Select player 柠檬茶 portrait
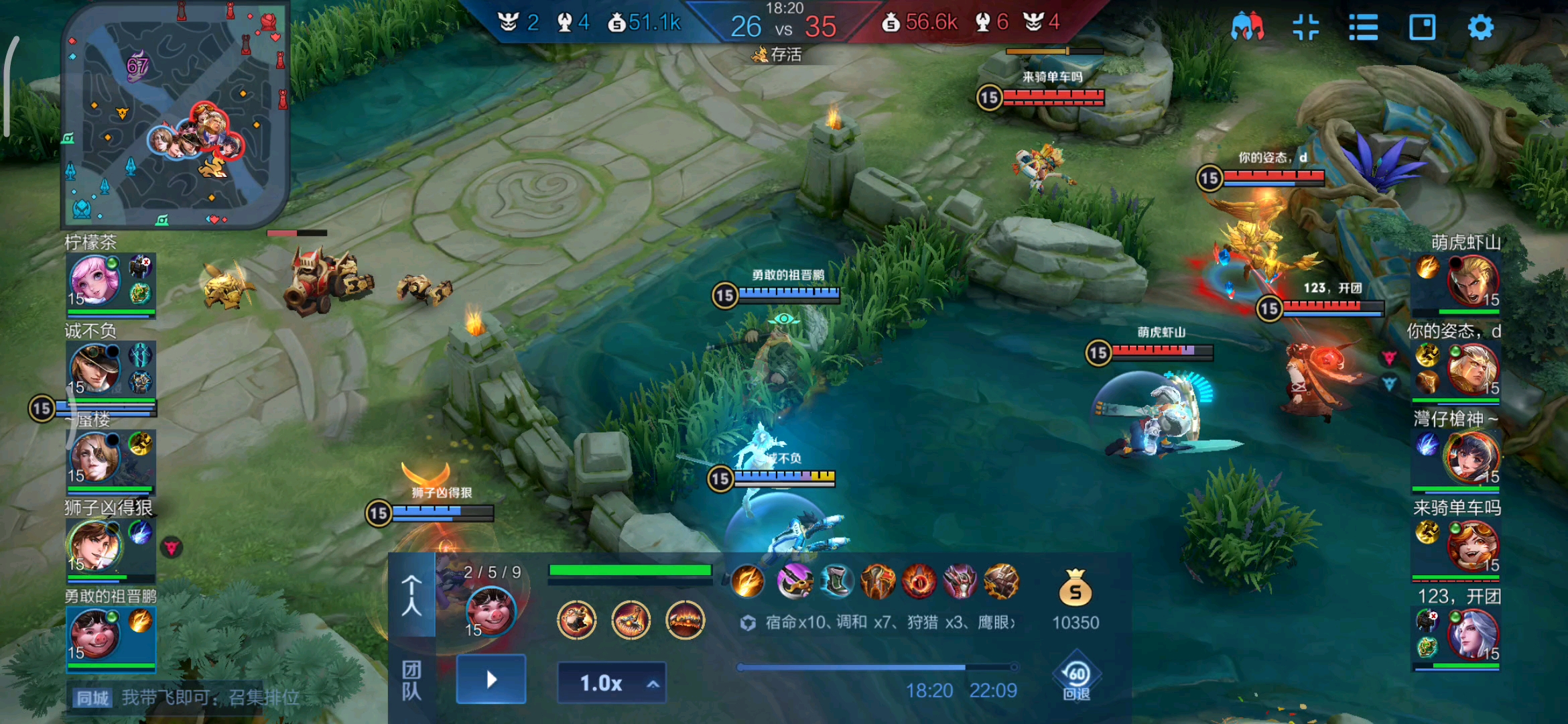Screen dimensions: 1568x724 [x=95, y=280]
